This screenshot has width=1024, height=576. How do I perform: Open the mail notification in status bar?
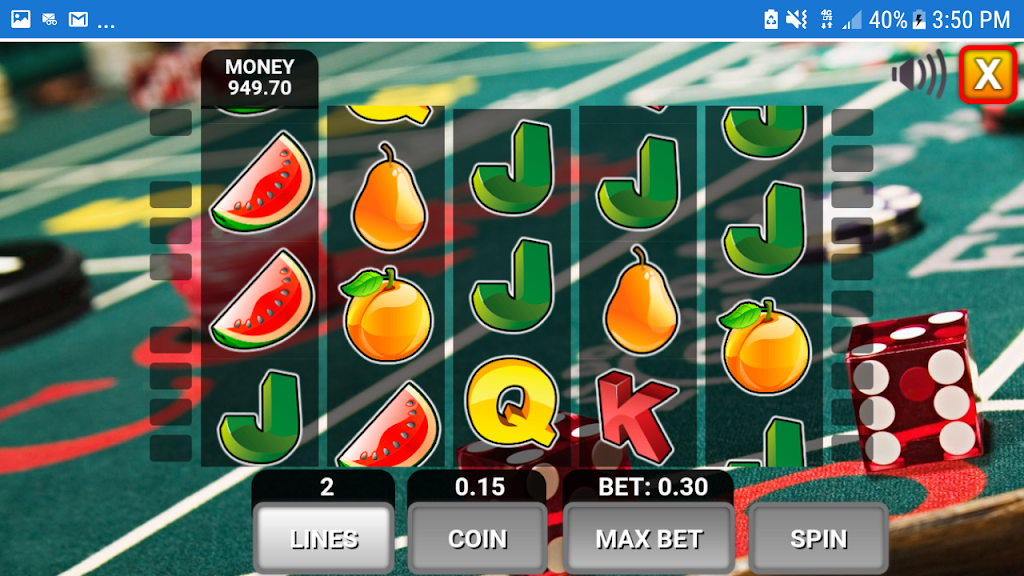tap(78, 19)
